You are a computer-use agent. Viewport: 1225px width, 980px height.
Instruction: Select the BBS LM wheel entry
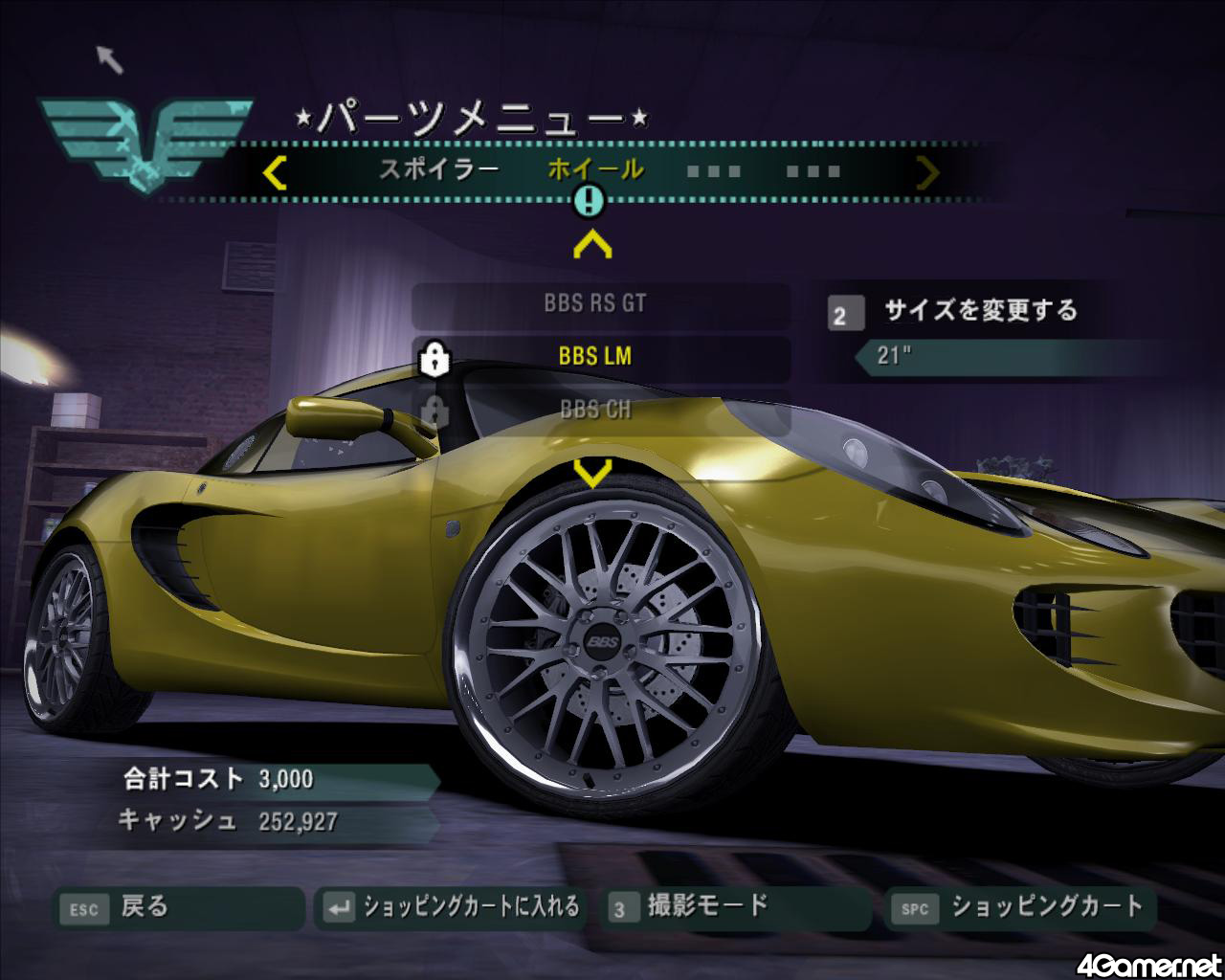[595, 357]
